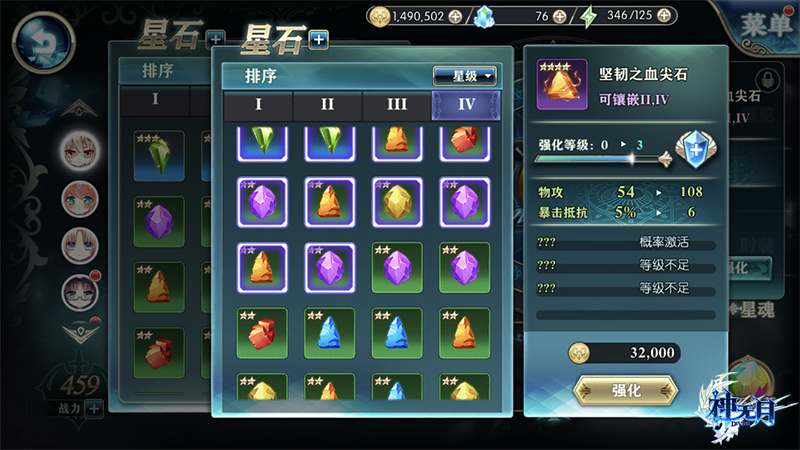Image resolution: width=800 pixels, height=450 pixels.
Task: Select the slot IV tab
Action: click(x=465, y=105)
